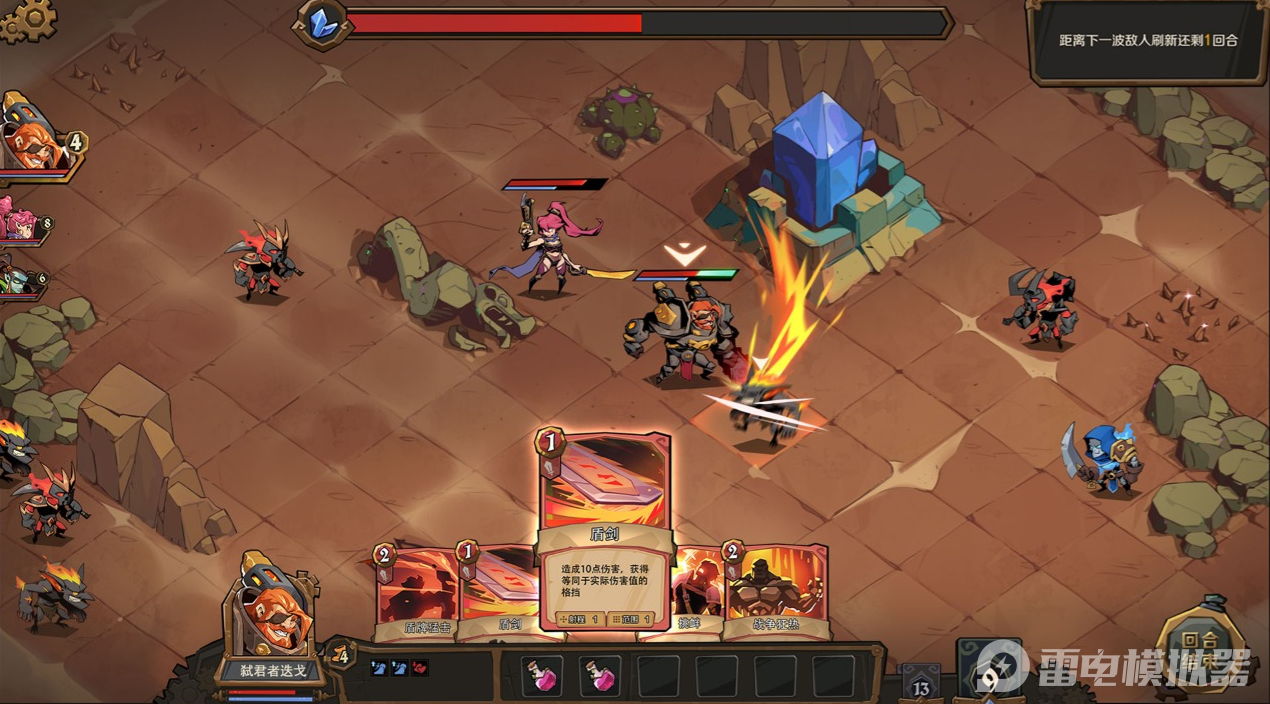Viewport: 1270px width, 704px height.
Task: Use the second pink potion
Action: pos(600,676)
